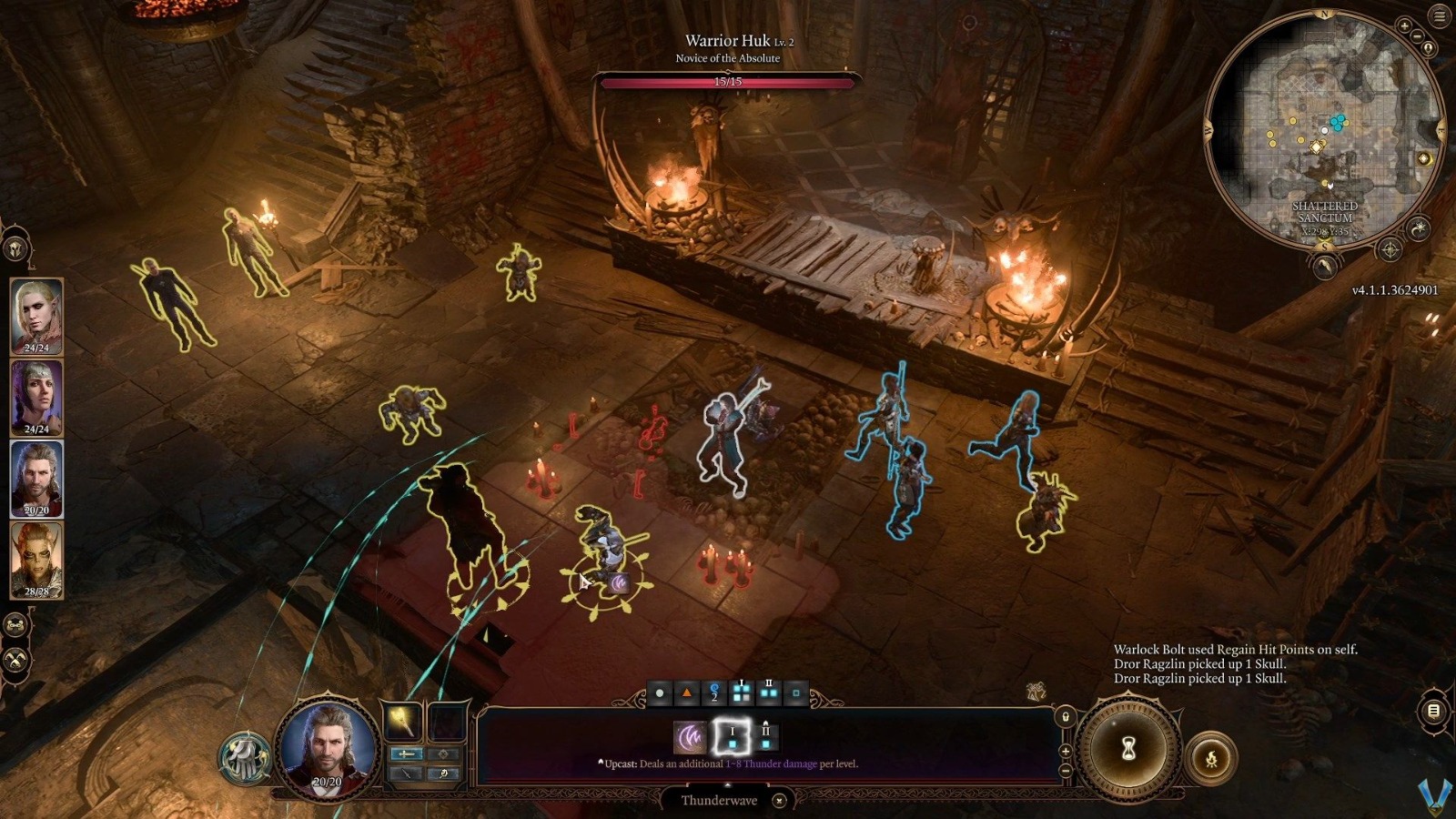The width and height of the screenshot is (1456, 819).
Task: Select the dagger attack icon on the hotbar
Action: [406, 774]
